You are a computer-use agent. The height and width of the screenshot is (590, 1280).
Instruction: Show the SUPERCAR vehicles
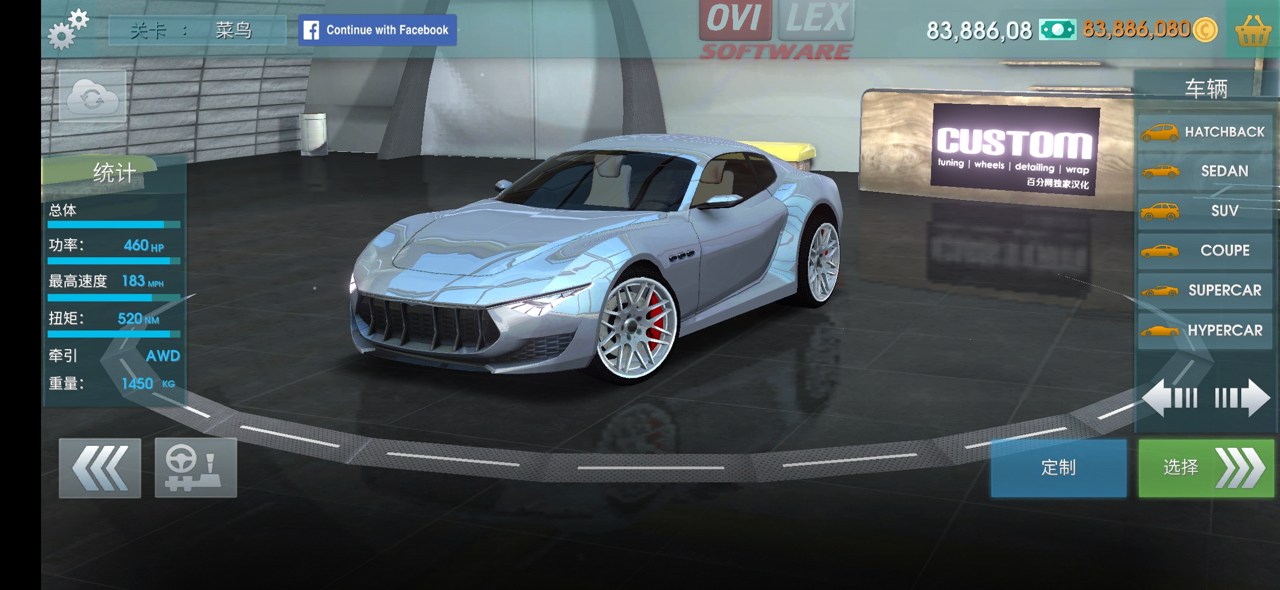[1205, 291]
